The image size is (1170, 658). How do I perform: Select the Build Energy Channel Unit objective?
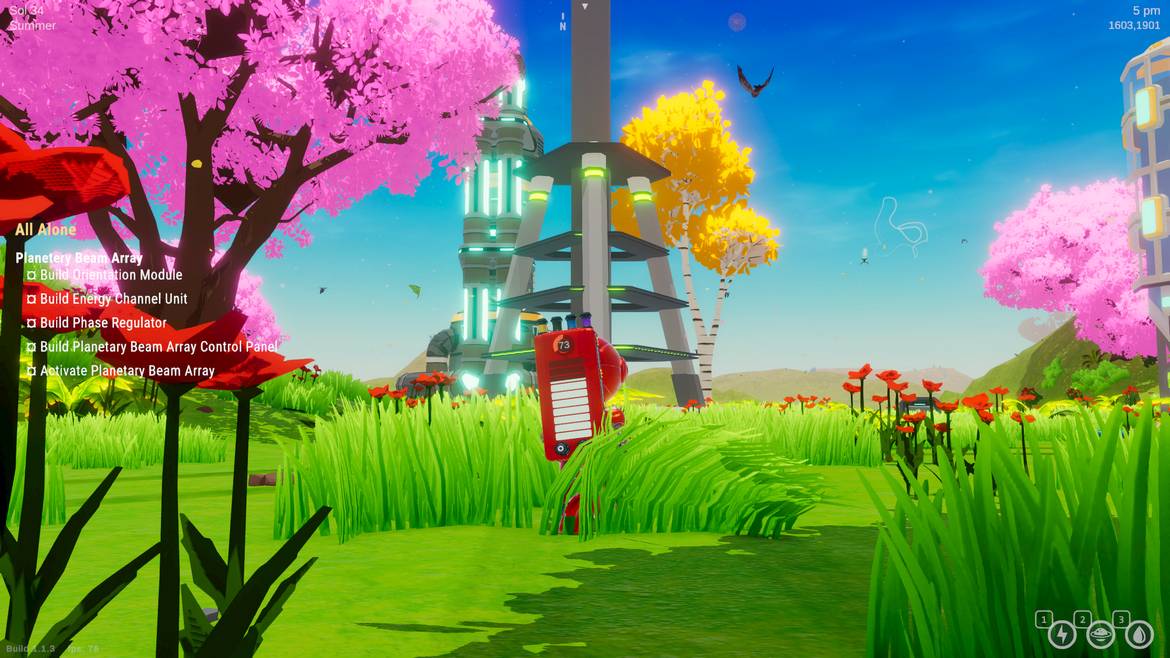coord(113,299)
